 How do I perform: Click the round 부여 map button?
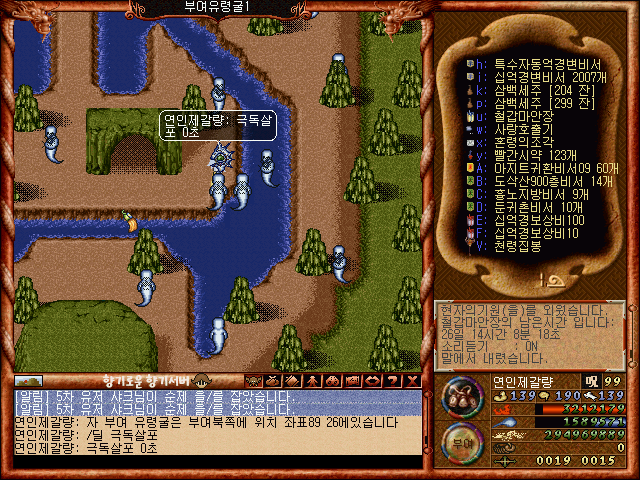459,441
